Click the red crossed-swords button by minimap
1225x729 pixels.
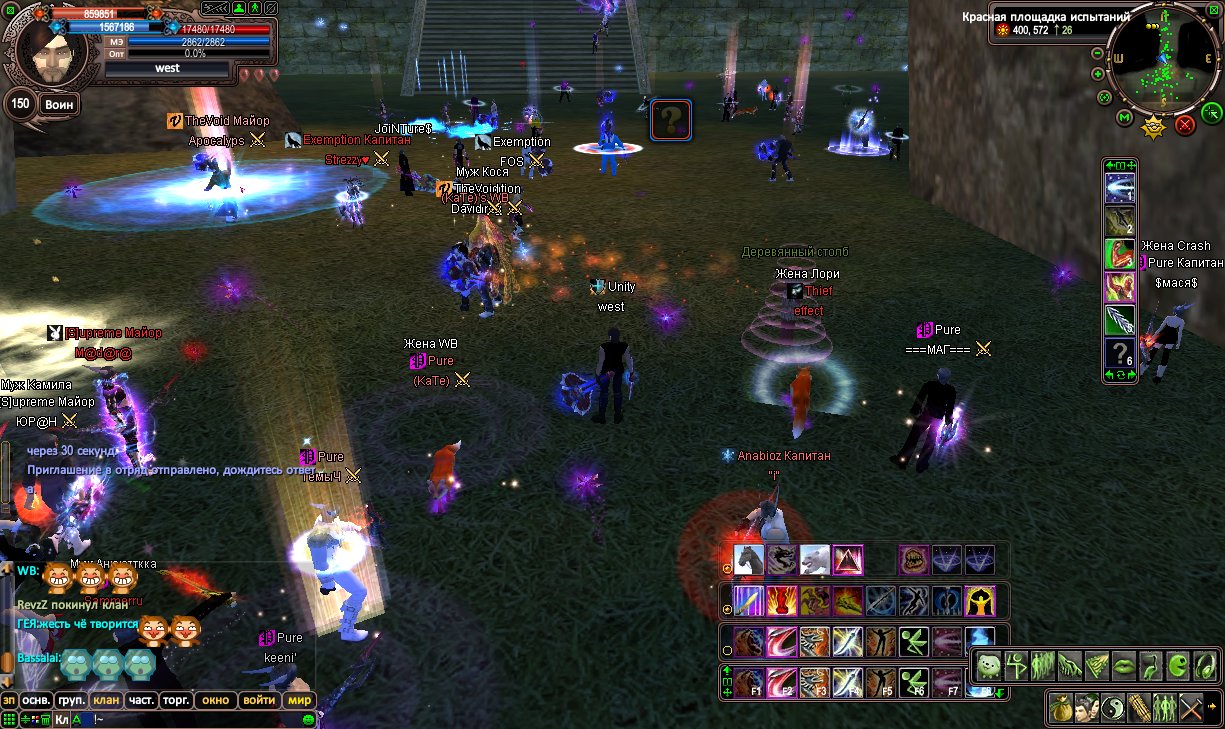coord(1185,125)
